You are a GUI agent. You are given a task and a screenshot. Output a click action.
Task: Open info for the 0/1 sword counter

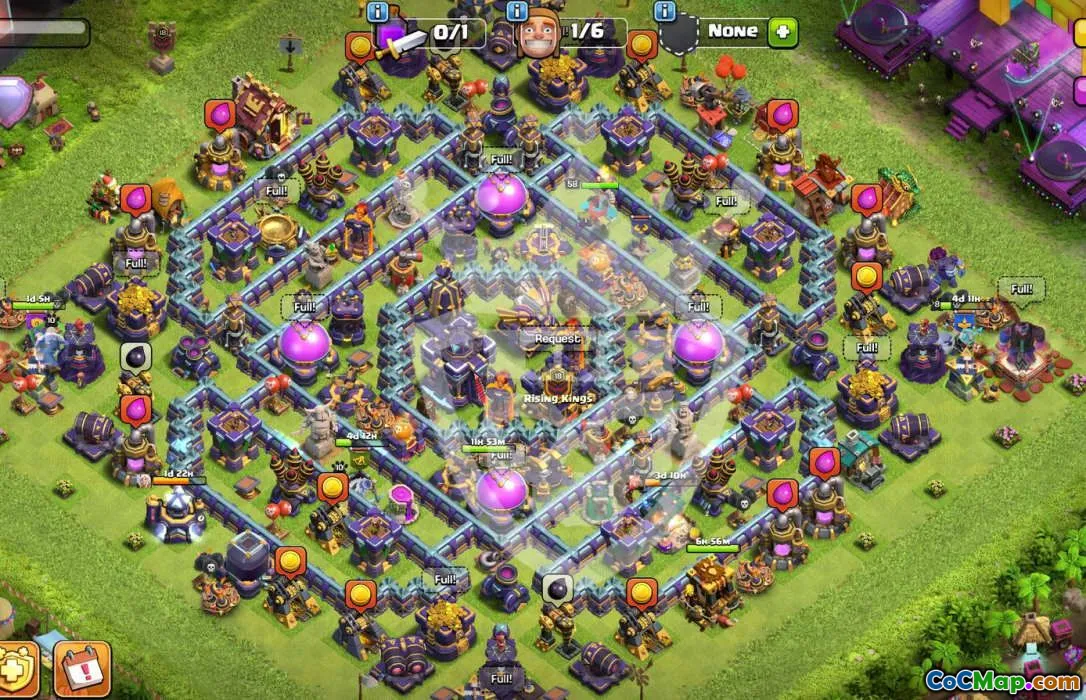tap(378, 12)
